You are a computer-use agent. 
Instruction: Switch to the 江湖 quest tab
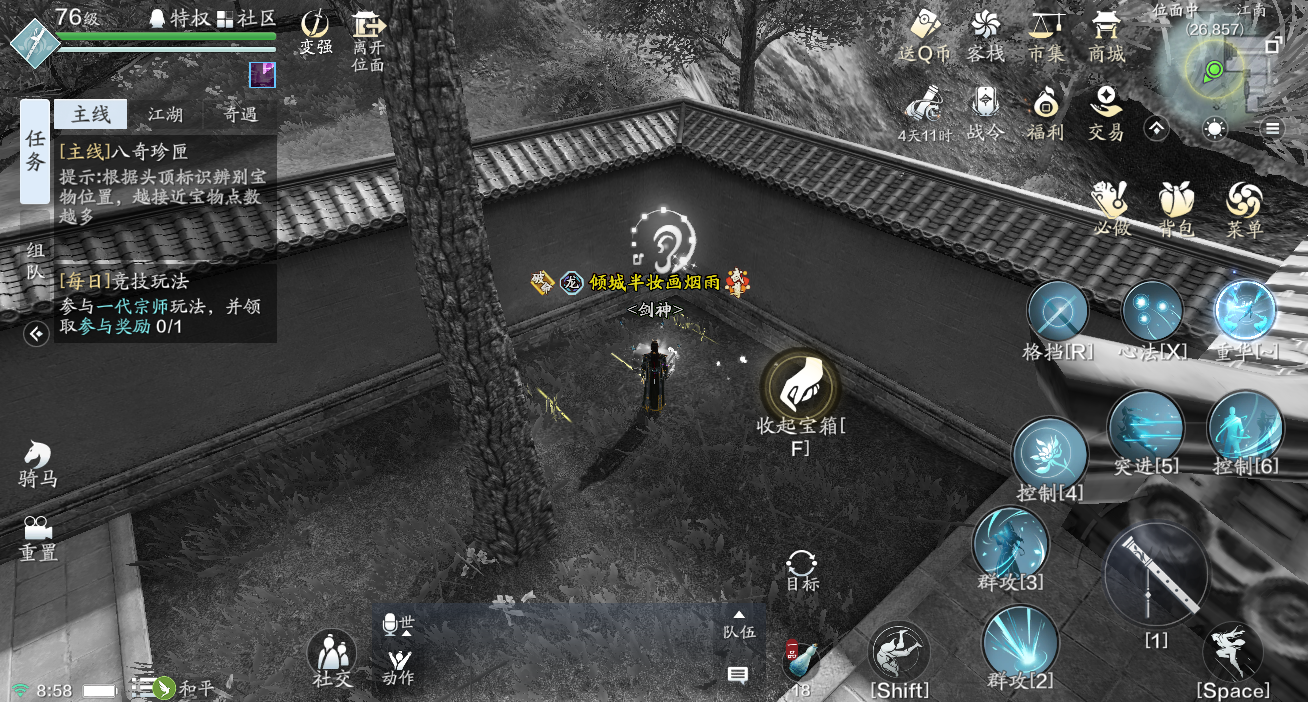(x=166, y=115)
